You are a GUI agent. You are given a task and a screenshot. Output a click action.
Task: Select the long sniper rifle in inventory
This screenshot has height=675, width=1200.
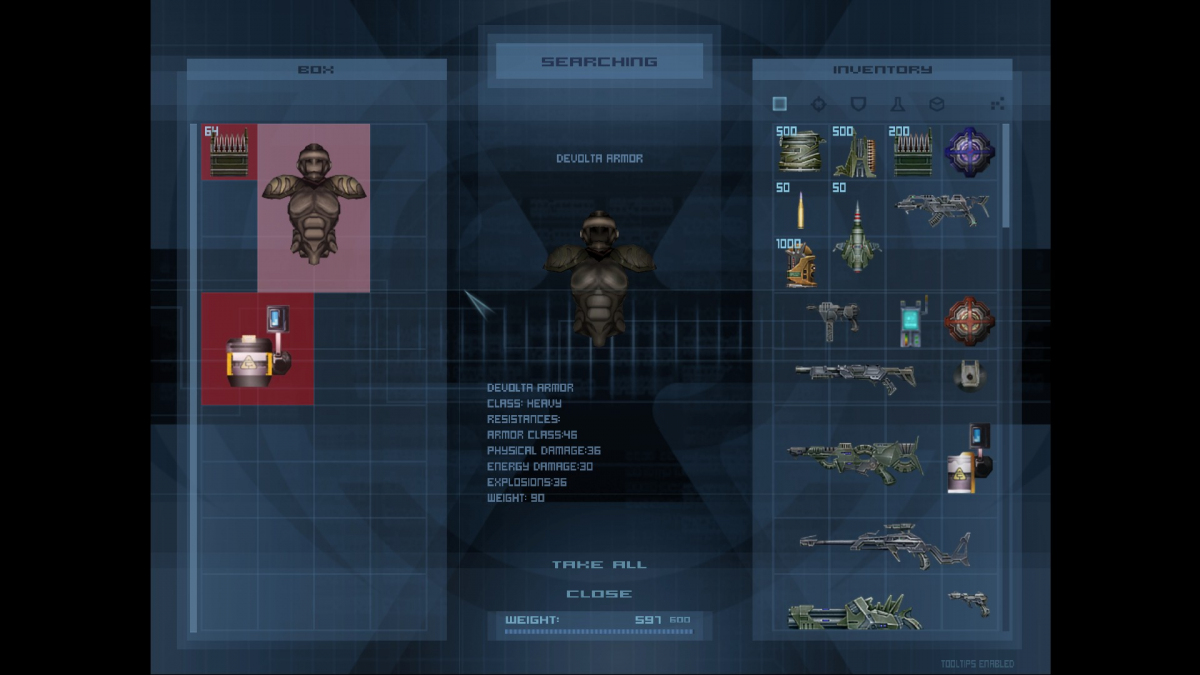(x=885, y=545)
